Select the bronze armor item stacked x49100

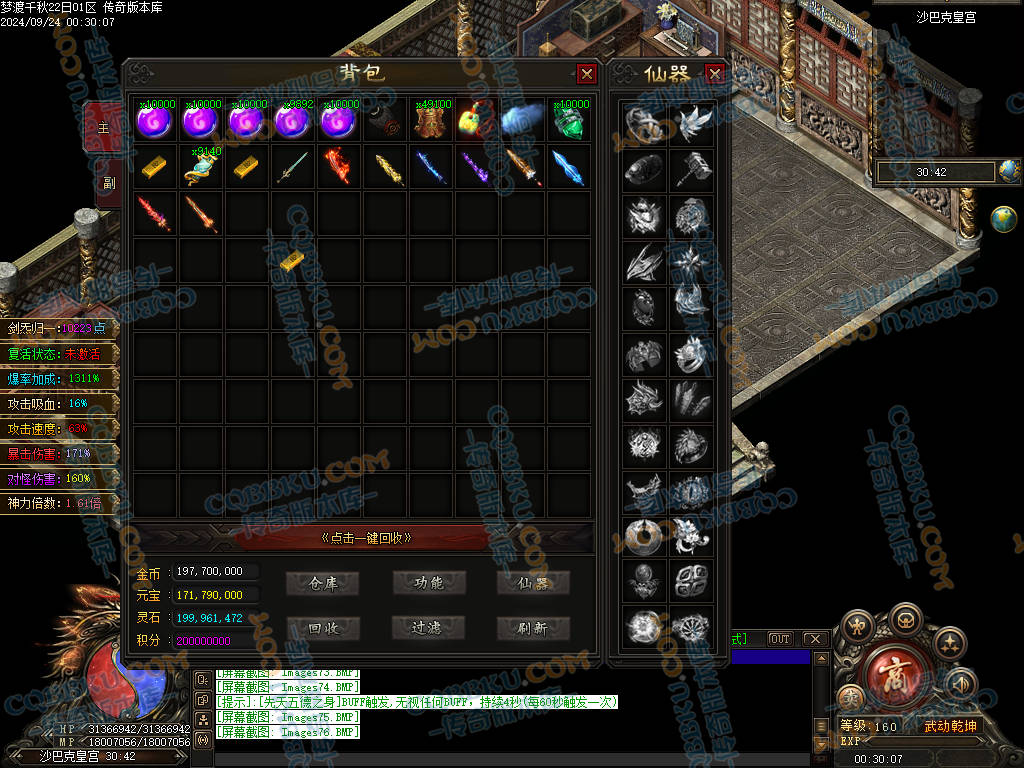pyautogui.click(x=432, y=121)
